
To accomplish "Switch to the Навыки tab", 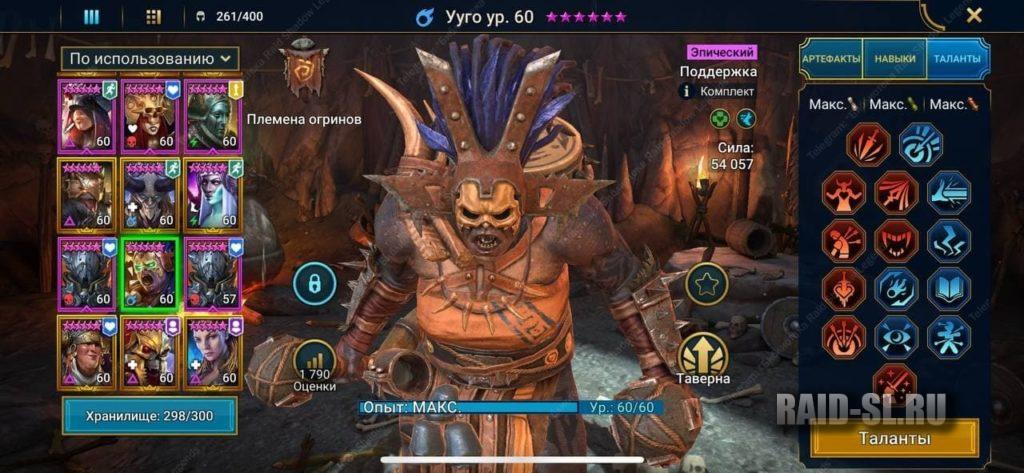I will click(x=894, y=59).
